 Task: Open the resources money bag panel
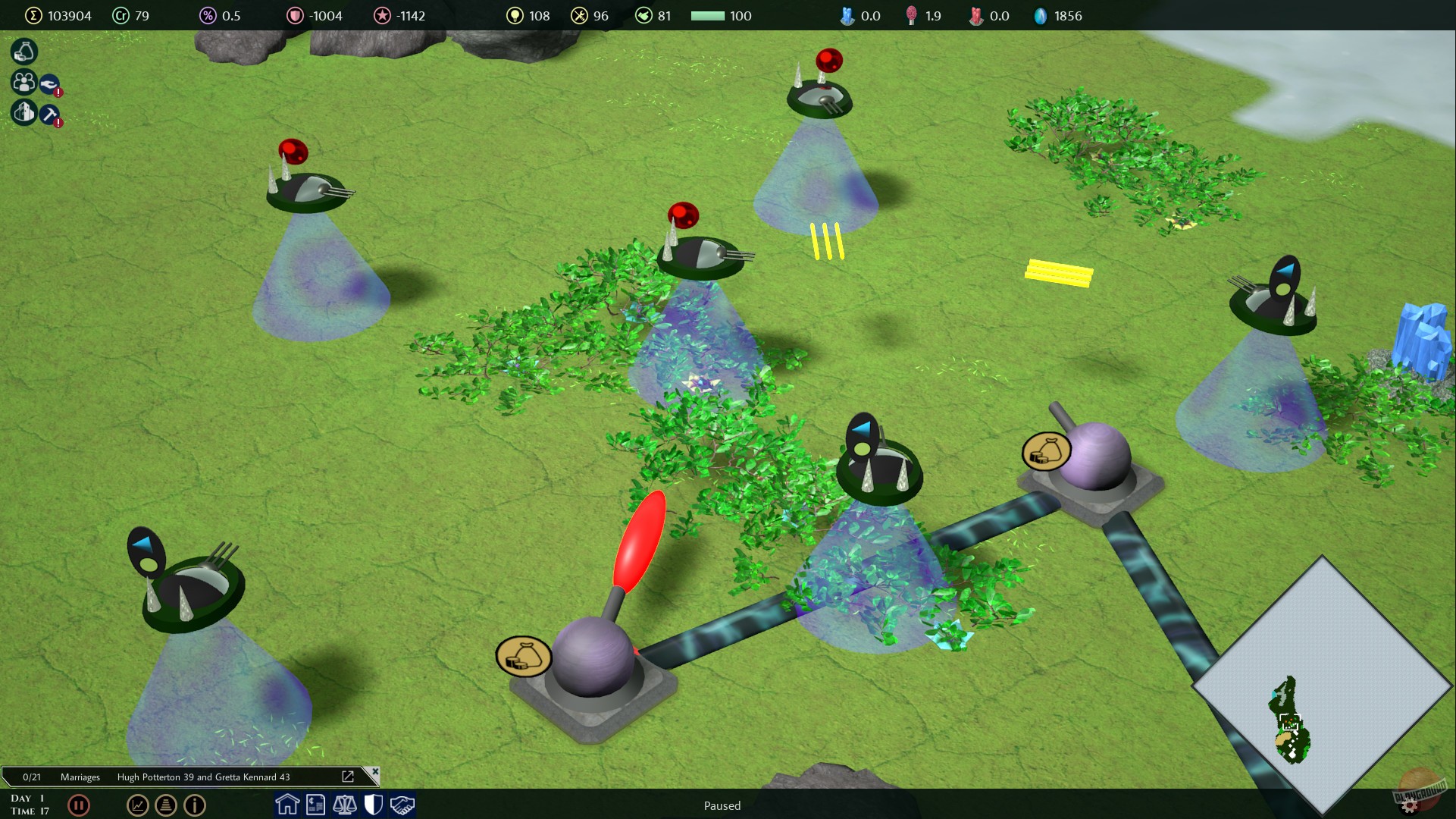(23, 52)
